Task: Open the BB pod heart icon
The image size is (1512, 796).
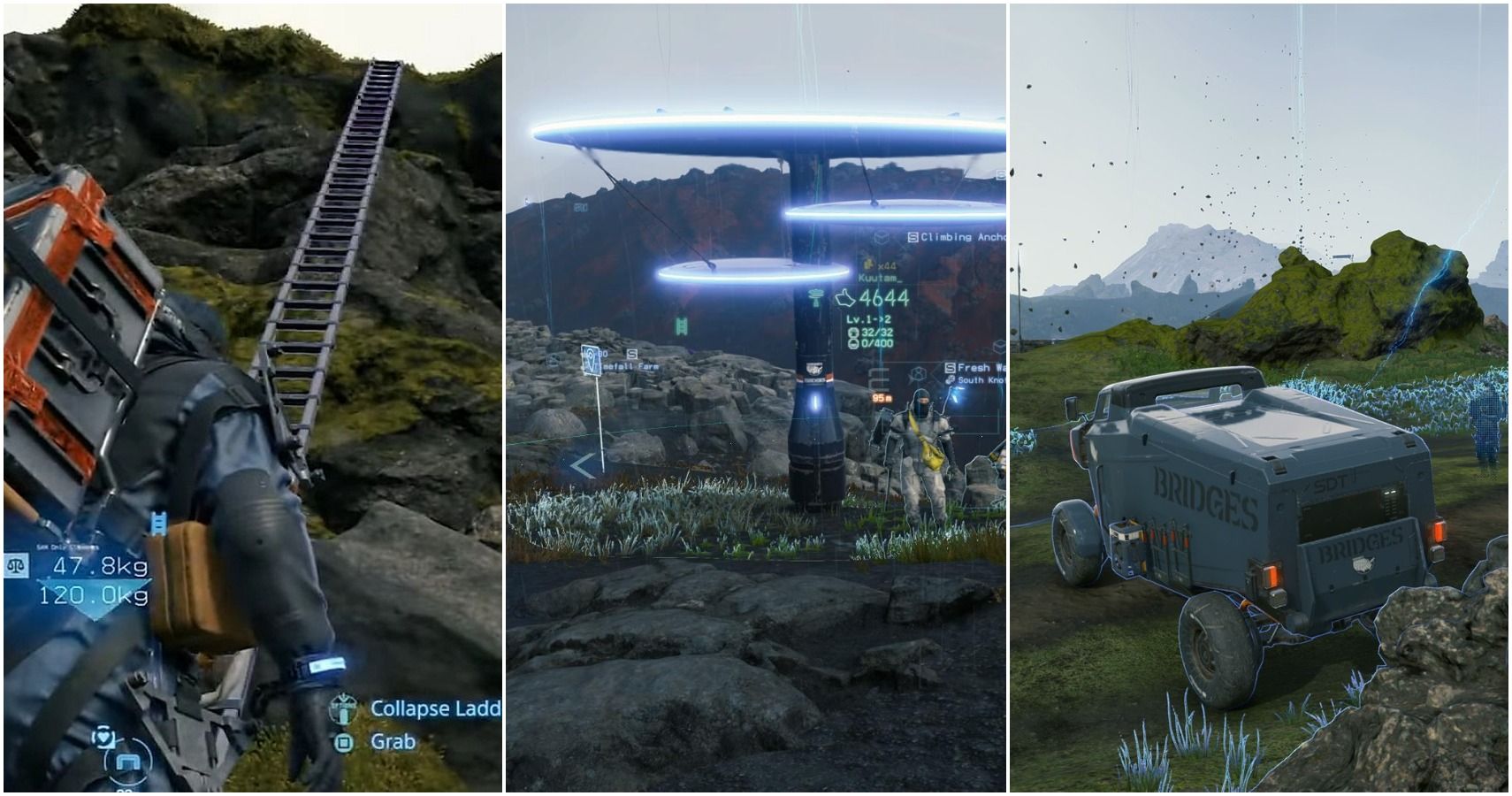Action: pos(105,736)
